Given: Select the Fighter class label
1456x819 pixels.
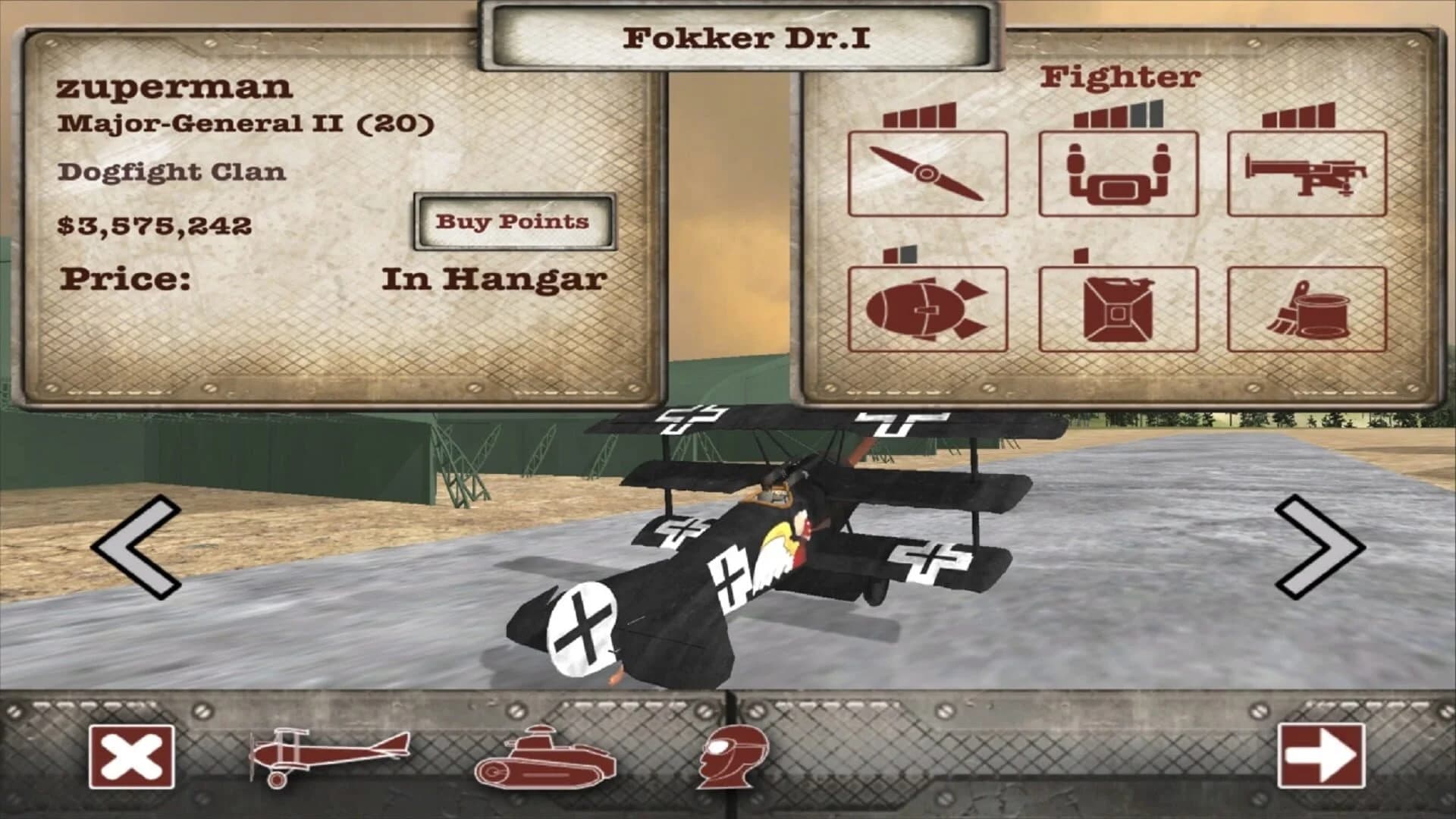Looking at the screenshot, I should click(1119, 77).
